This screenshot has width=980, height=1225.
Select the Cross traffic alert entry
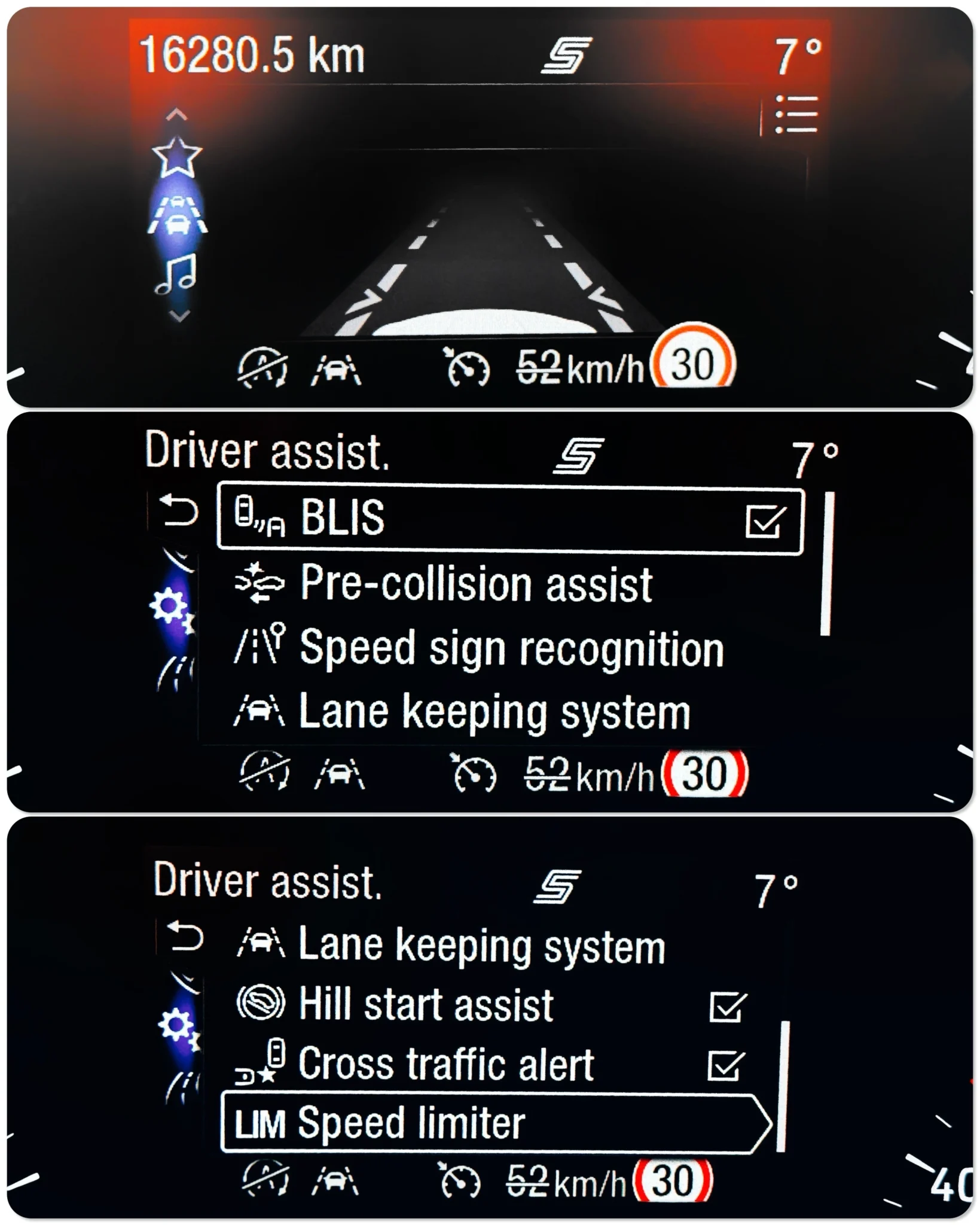coord(445,1065)
